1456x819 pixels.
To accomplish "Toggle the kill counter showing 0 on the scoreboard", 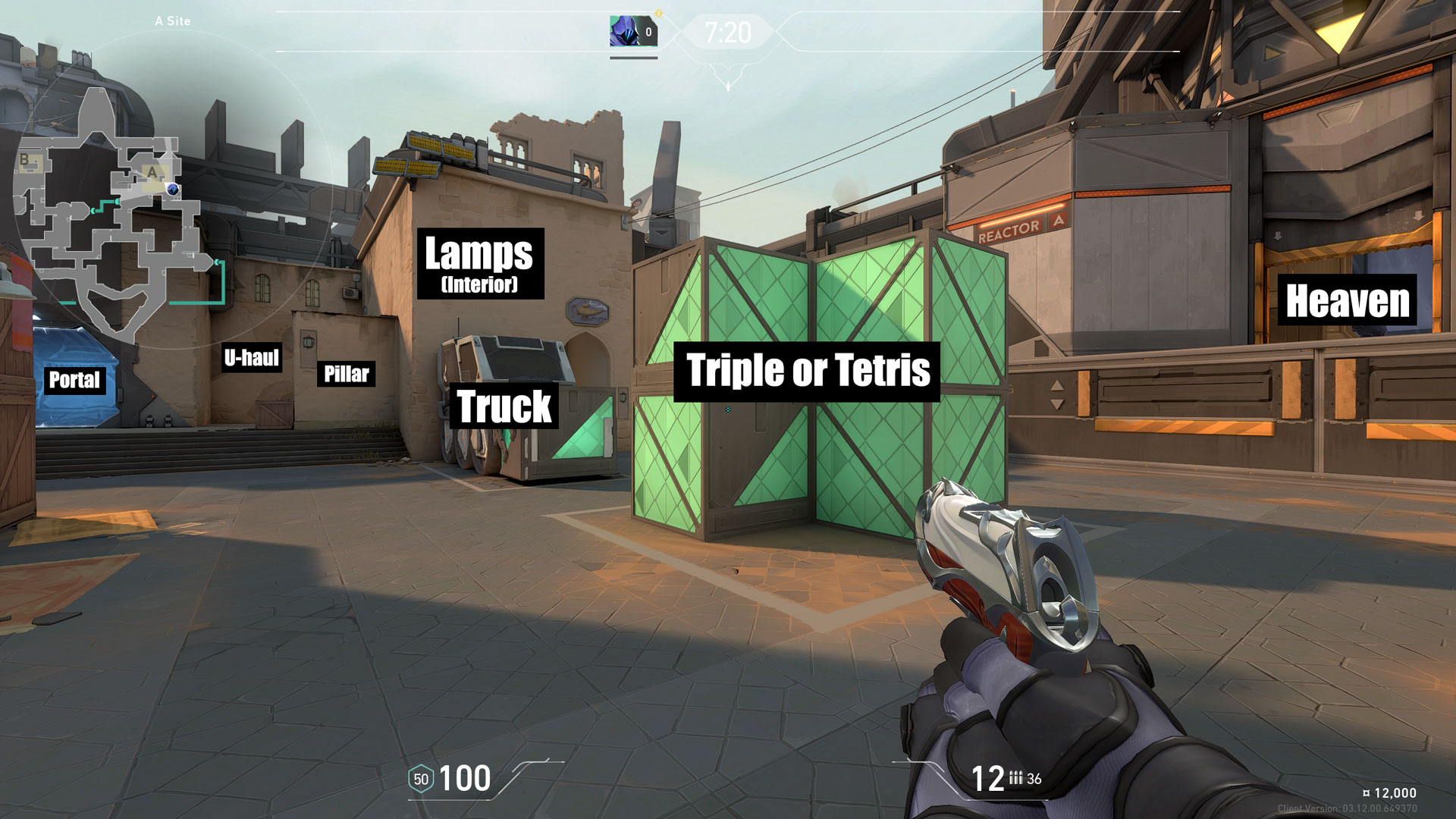I will (648, 33).
